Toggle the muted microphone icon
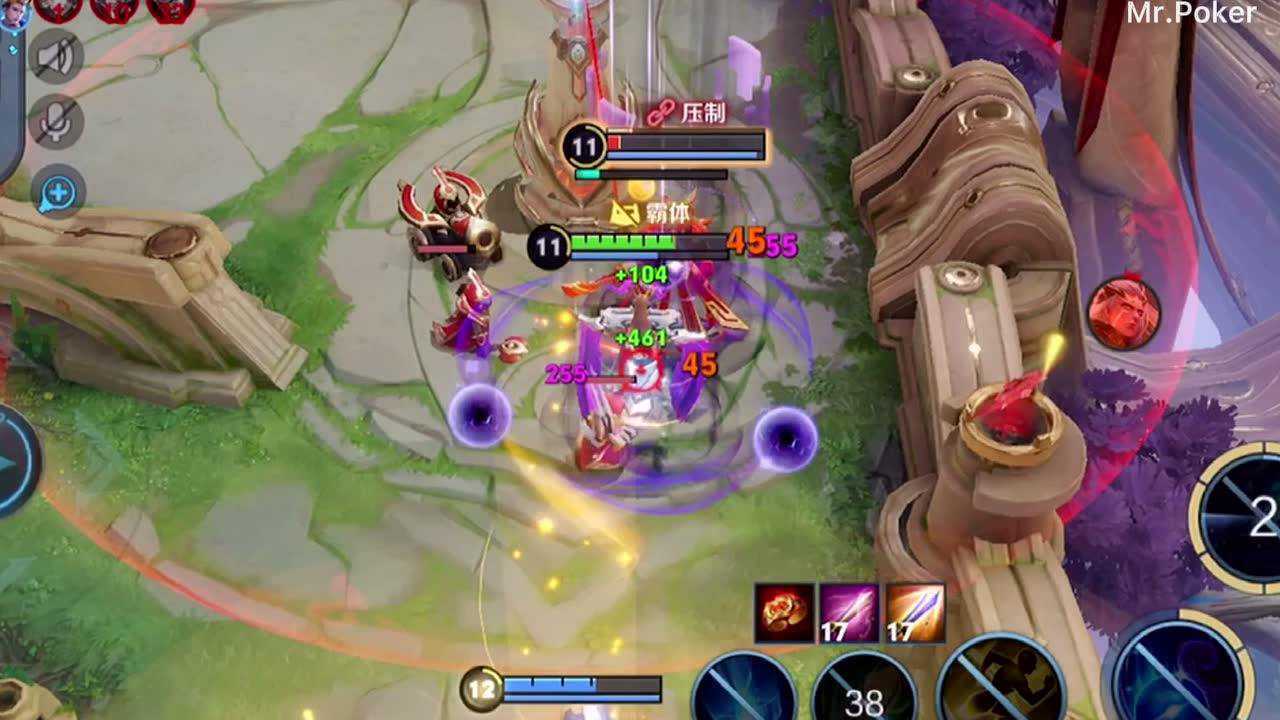This screenshot has height=720, width=1280. (x=57, y=122)
